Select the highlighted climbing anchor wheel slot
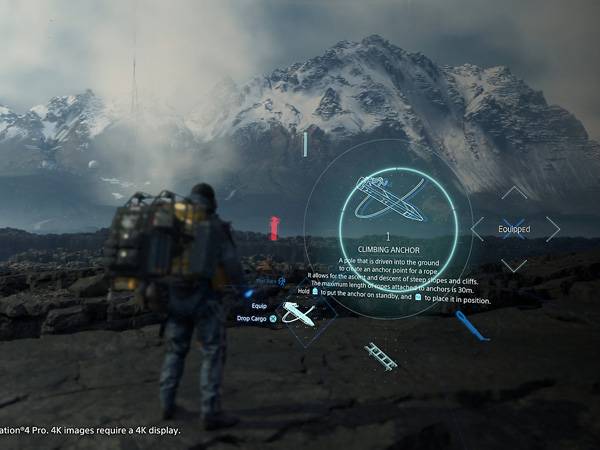Viewport: 600px width, 450px height. pyautogui.click(x=298, y=314)
